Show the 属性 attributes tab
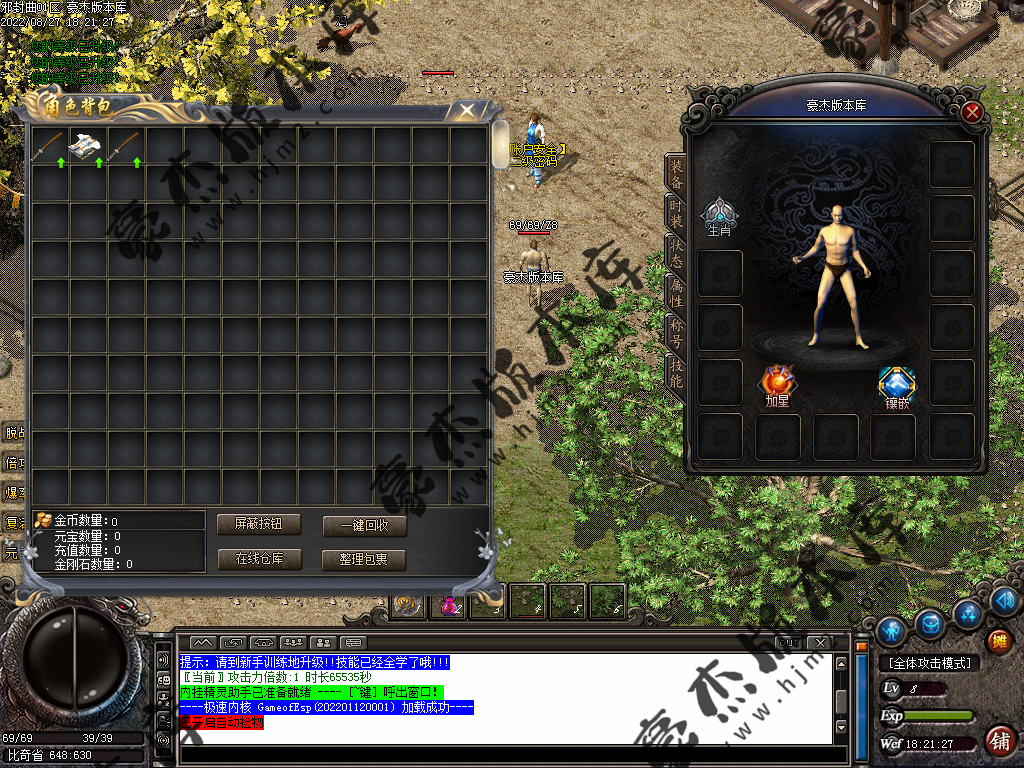1024x768 pixels. (676, 290)
